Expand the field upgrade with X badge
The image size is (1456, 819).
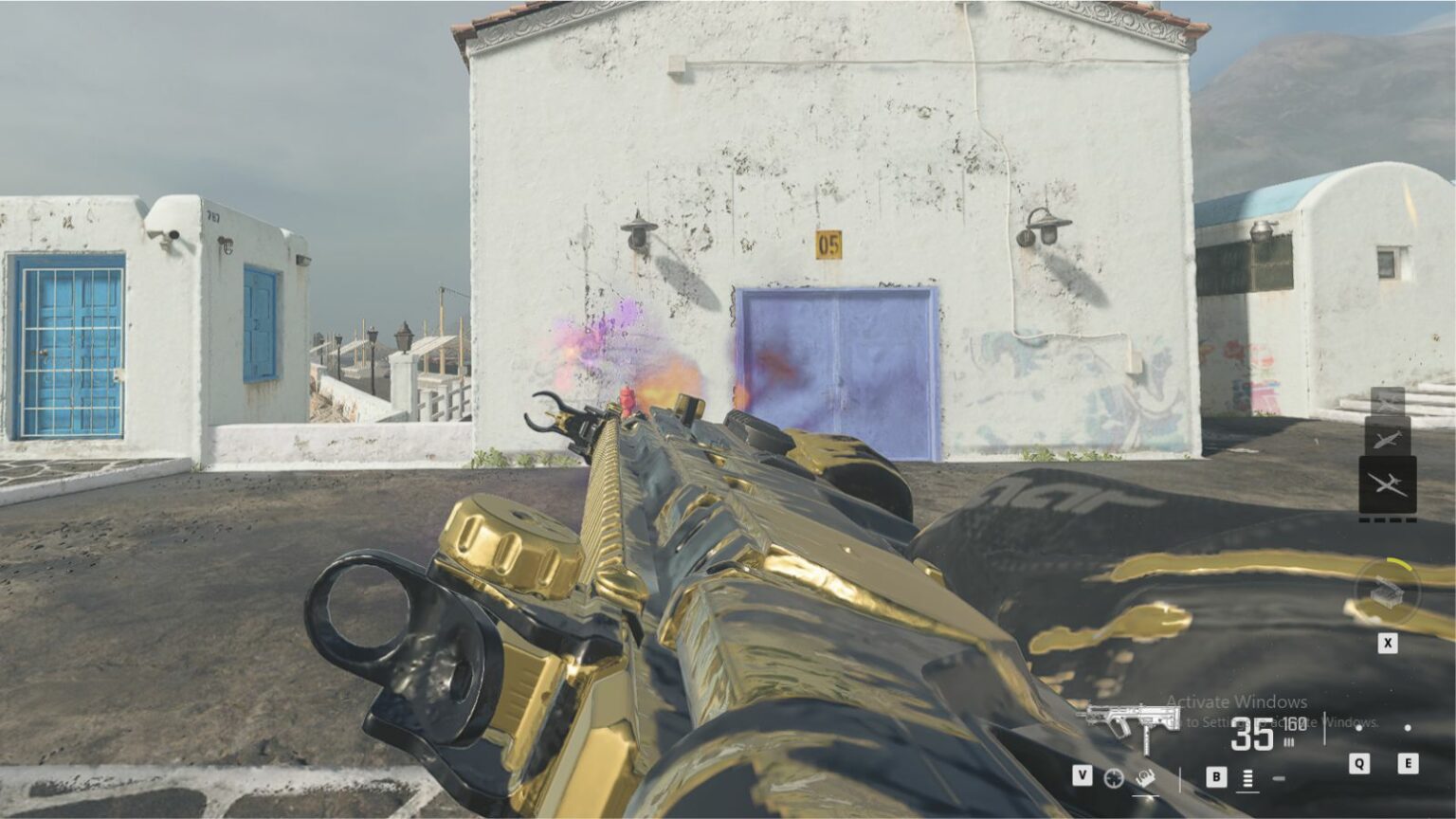coord(1388,641)
